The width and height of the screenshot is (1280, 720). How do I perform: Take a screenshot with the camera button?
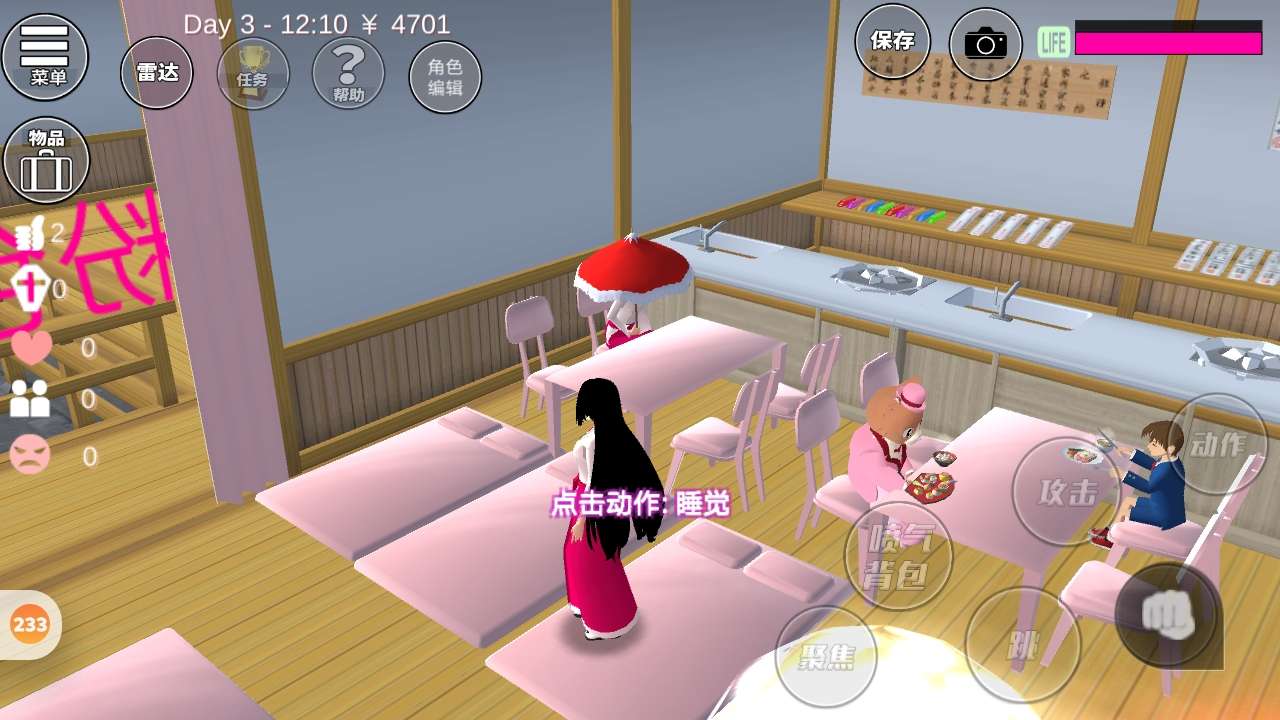tap(985, 43)
